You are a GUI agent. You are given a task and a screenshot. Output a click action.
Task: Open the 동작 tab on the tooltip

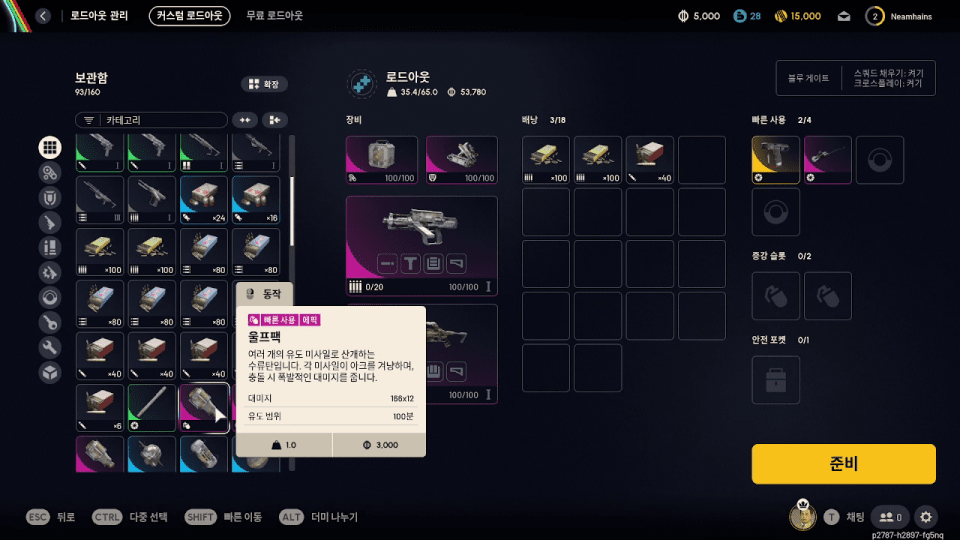(265, 294)
